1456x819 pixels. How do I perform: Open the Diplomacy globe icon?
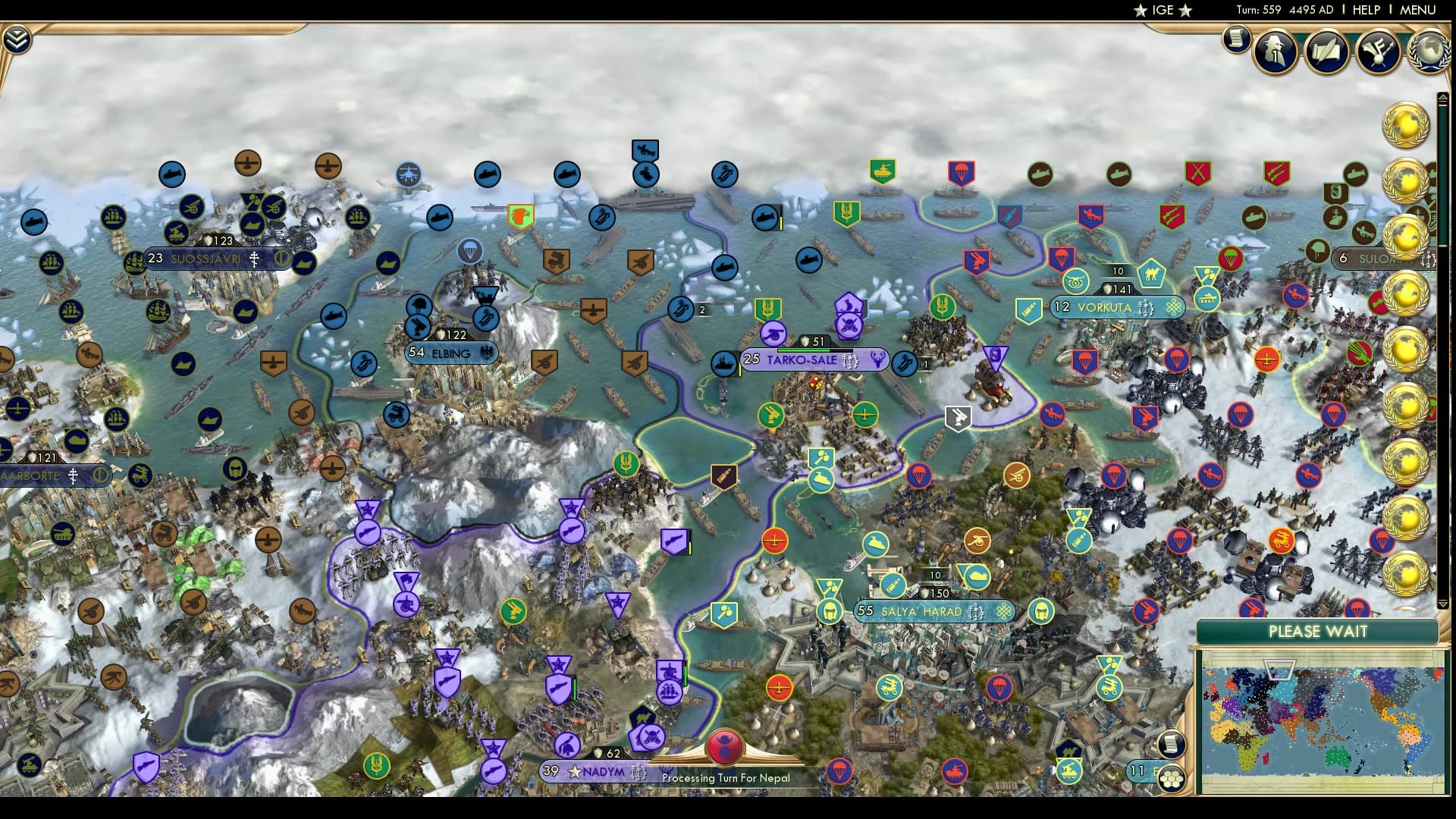[x=1430, y=52]
